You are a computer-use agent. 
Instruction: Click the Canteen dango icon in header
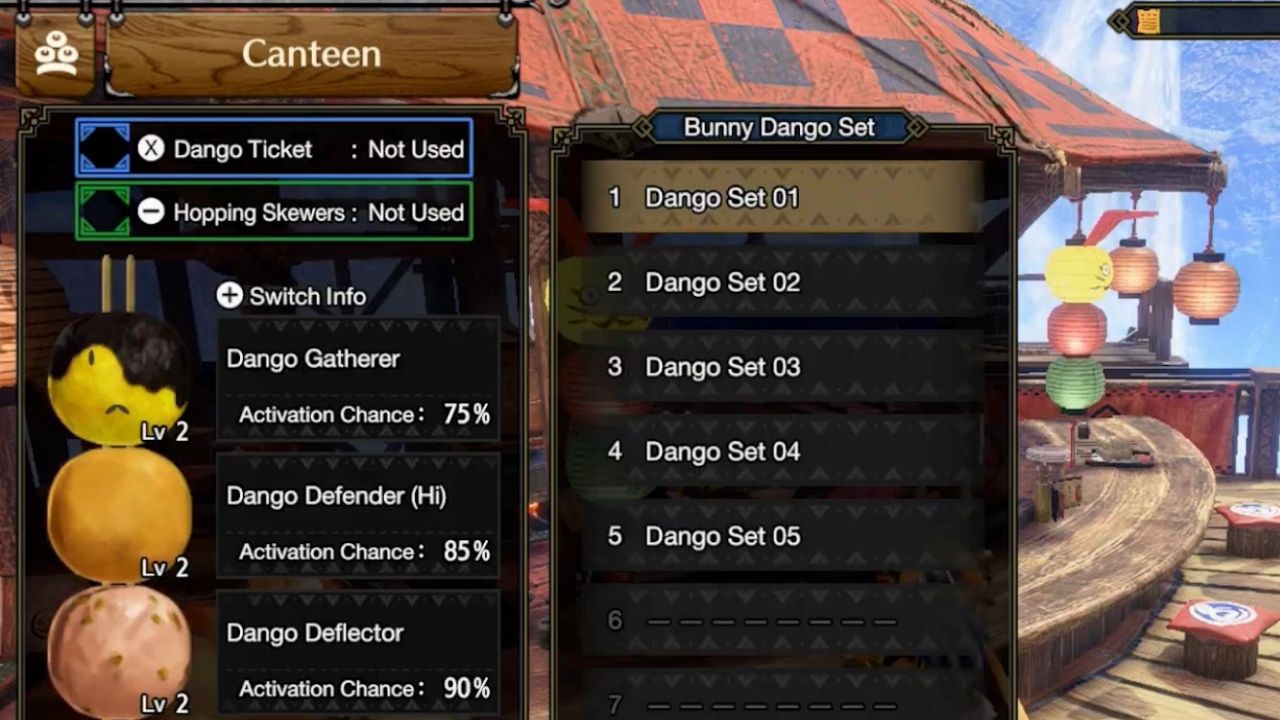coord(57,57)
